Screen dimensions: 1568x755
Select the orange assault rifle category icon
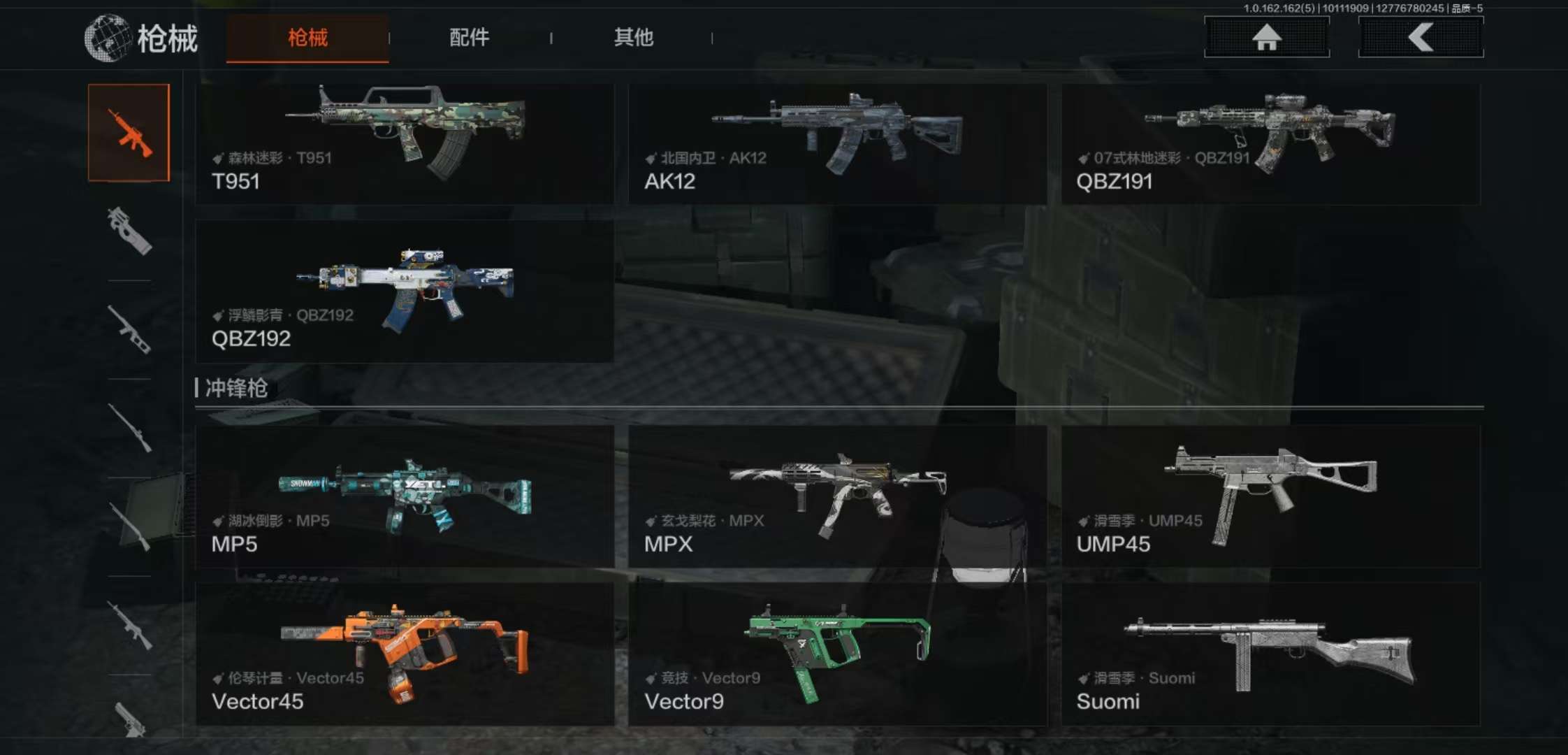129,133
